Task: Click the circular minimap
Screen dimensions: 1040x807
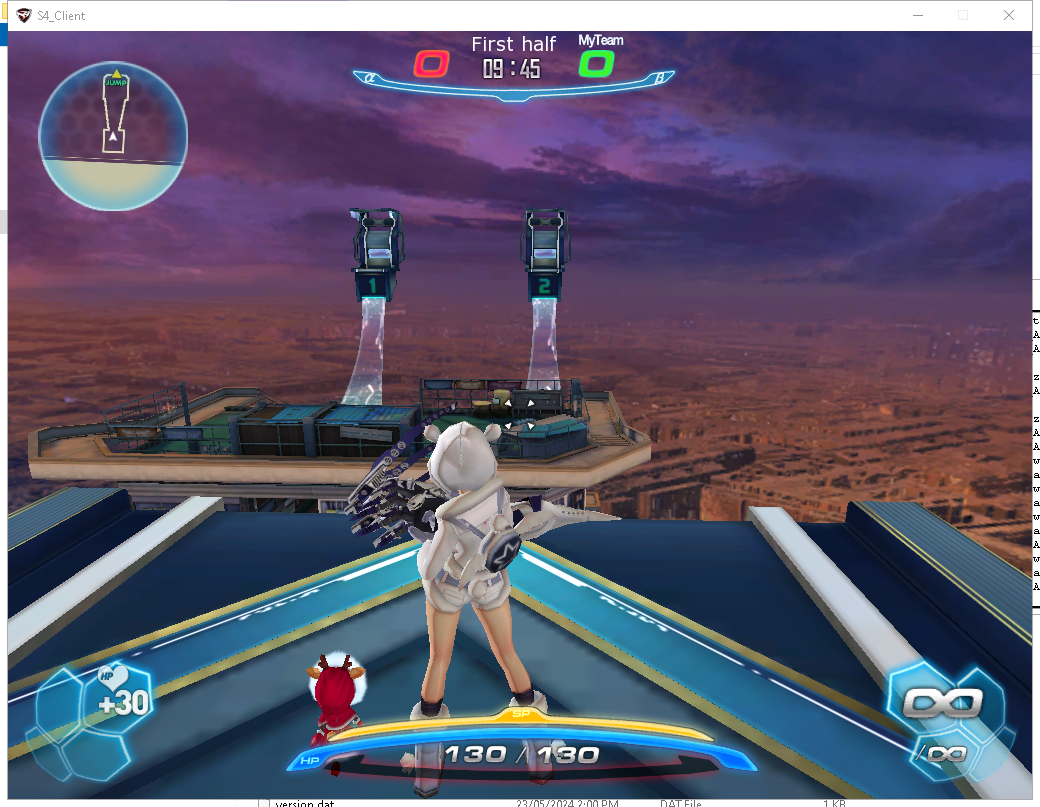Action: tap(113, 136)
